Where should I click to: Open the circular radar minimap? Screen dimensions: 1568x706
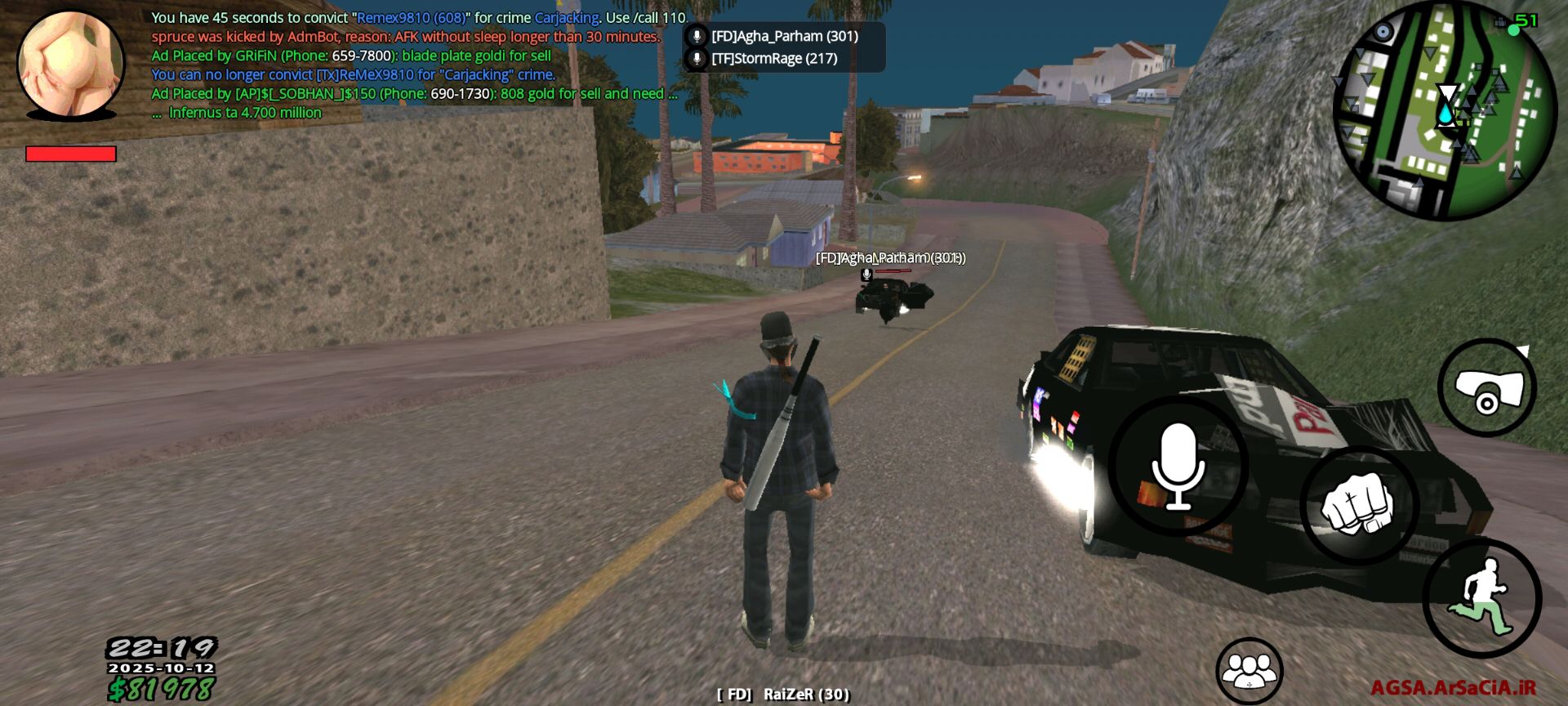click(1443, 109)
